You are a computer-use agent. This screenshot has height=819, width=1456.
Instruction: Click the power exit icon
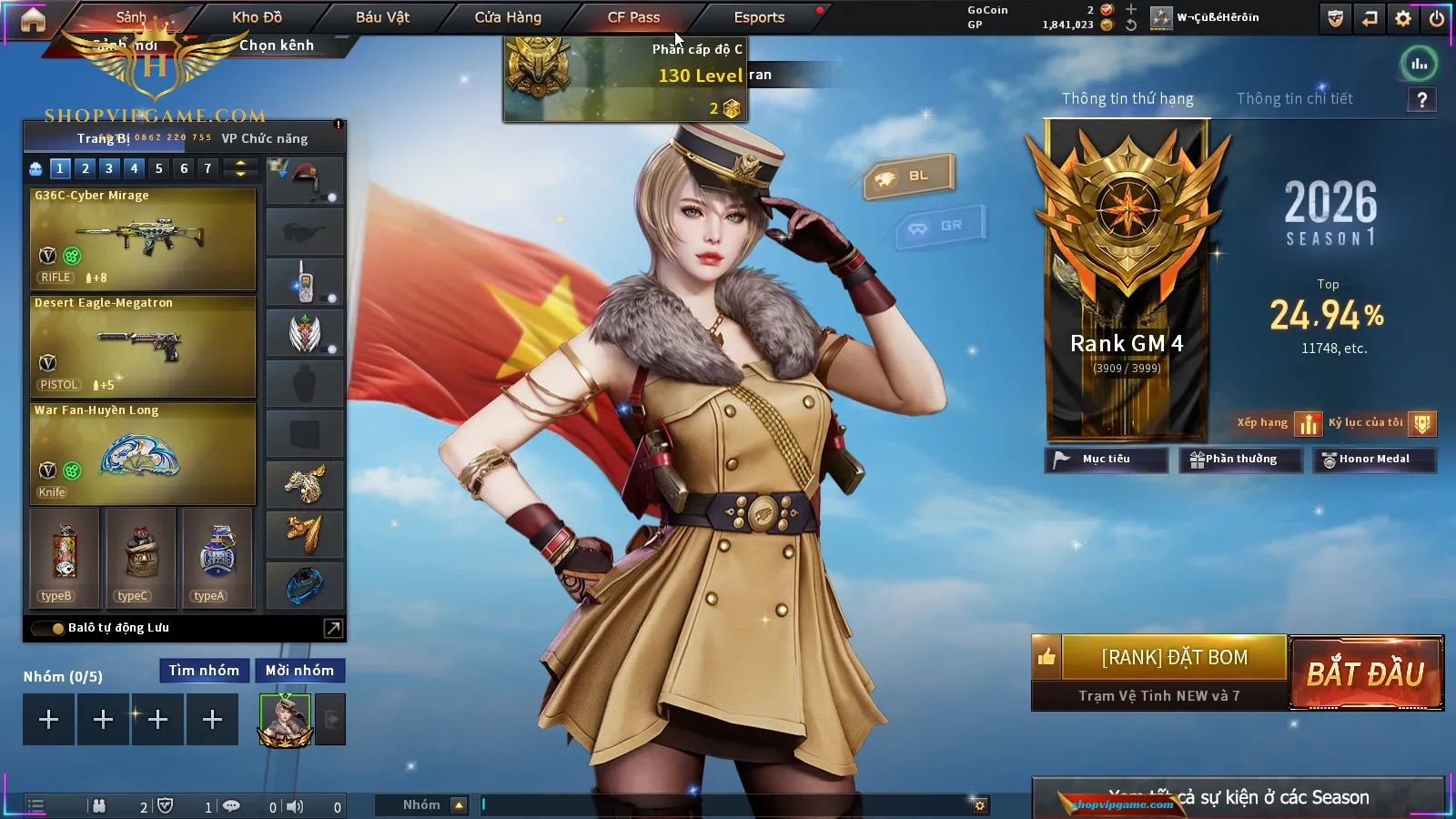[1437, 18]
